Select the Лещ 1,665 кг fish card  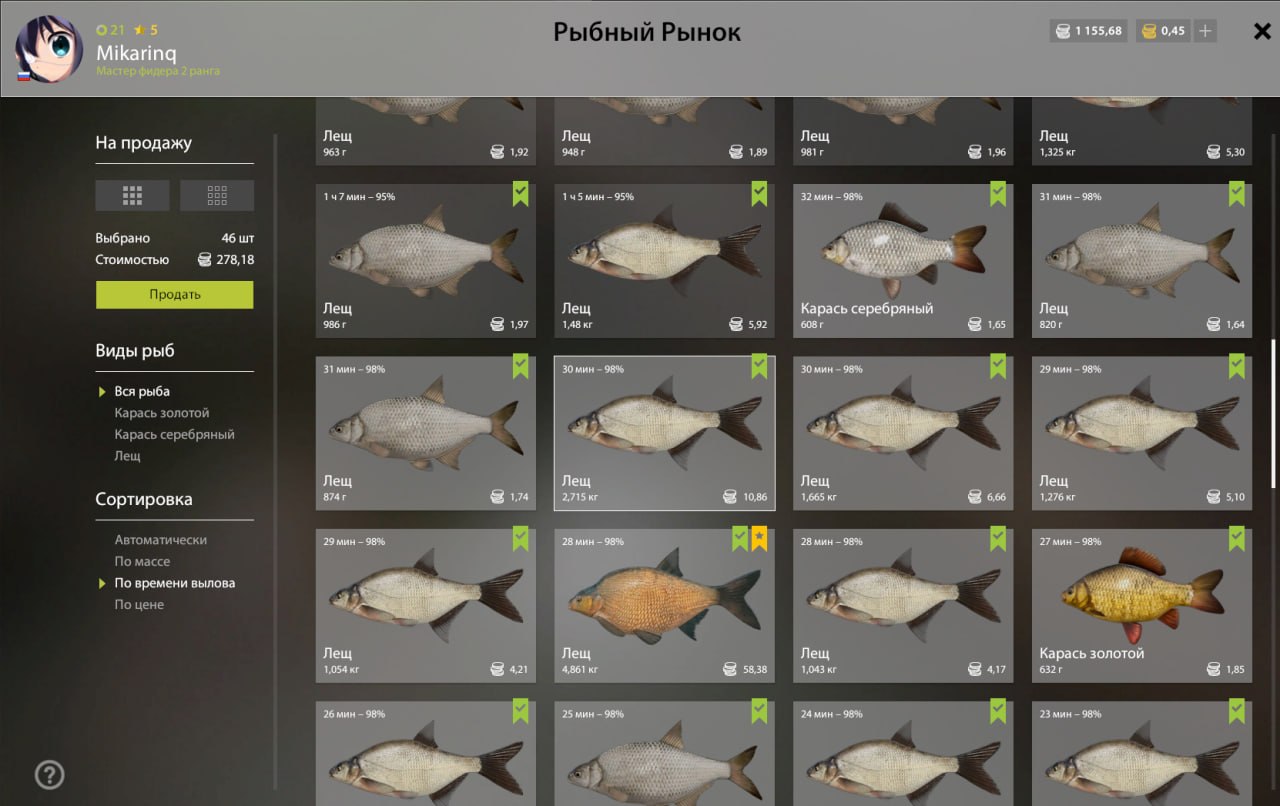(x=902, y=432)
